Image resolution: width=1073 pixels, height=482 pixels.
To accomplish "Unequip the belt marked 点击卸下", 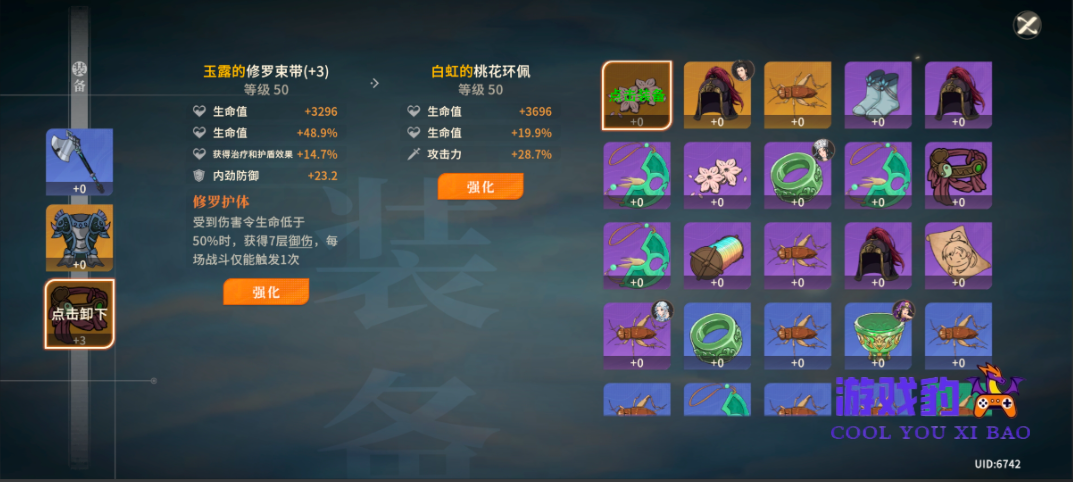I will tap(79, 313).
